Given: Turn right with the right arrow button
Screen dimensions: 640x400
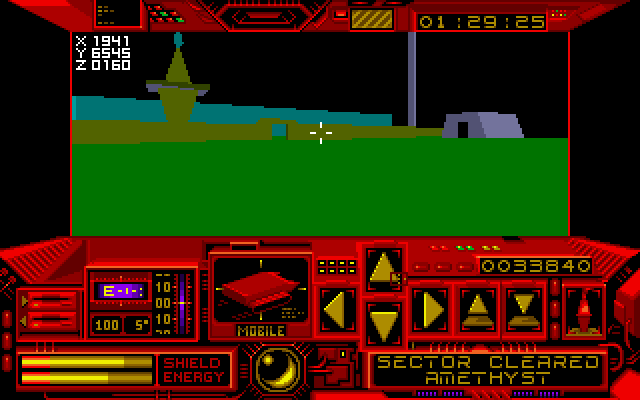Looking at the screenshot, I should coord(431,309).
